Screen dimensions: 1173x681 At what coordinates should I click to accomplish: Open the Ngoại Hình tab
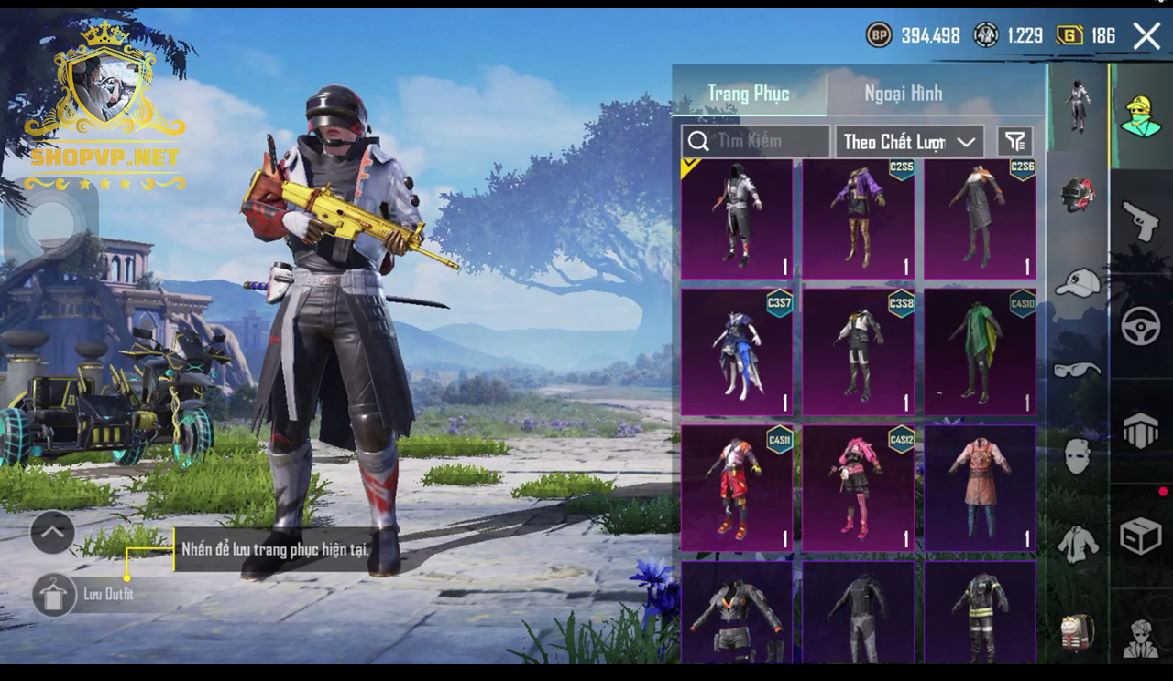(x=903, y=94)
